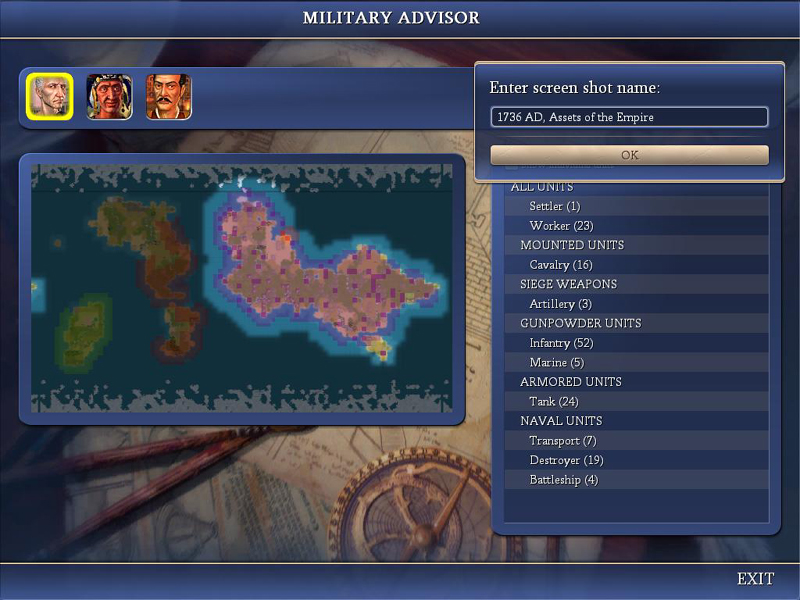Screen dimensions: 800x600
Task: Select the yellow-highlighted elderly leader portrait
Action: tap(49, 97)
